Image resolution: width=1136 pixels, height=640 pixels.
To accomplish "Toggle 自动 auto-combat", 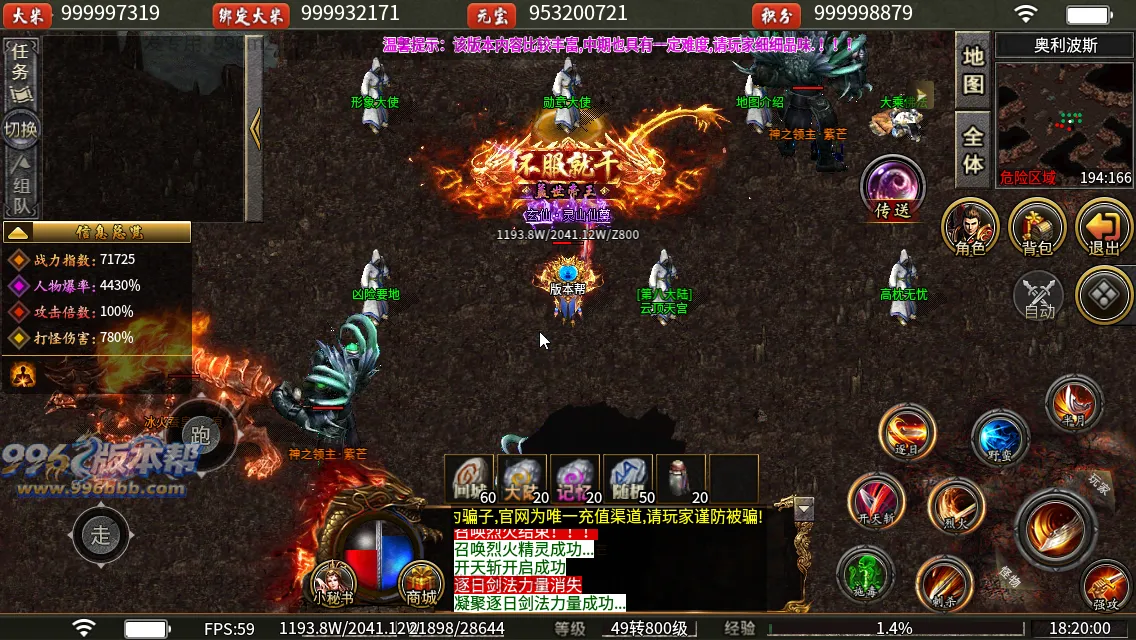I will point(1039,296).
